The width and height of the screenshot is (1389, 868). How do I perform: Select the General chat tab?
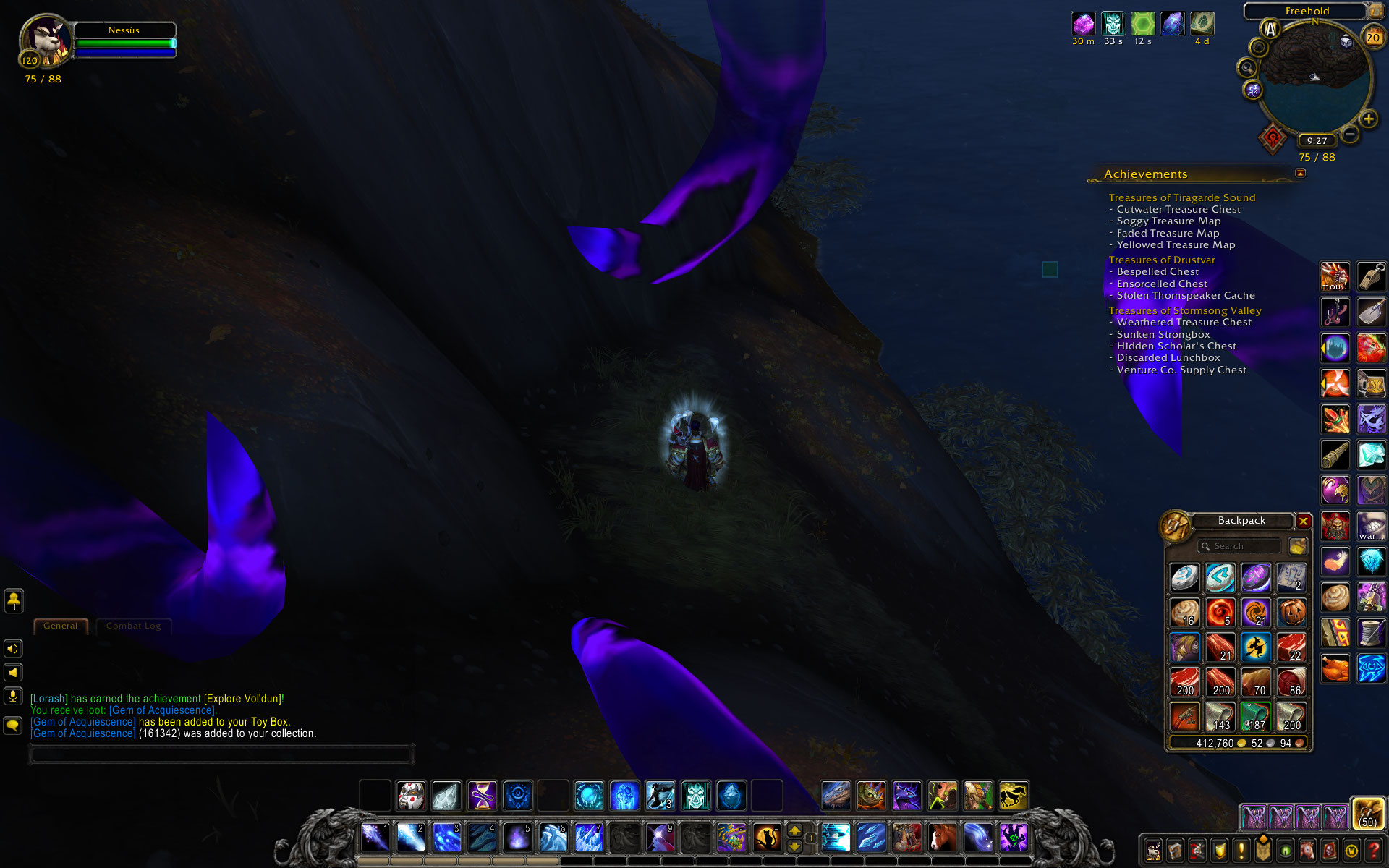60,626
